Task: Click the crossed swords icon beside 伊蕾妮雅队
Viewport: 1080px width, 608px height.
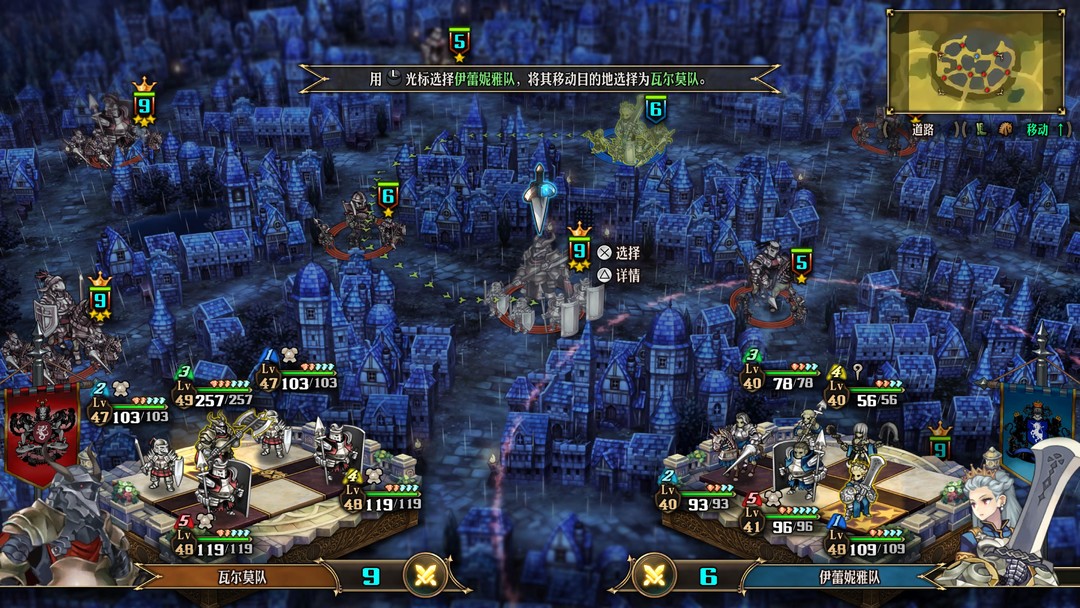Action: pos(656,576)
